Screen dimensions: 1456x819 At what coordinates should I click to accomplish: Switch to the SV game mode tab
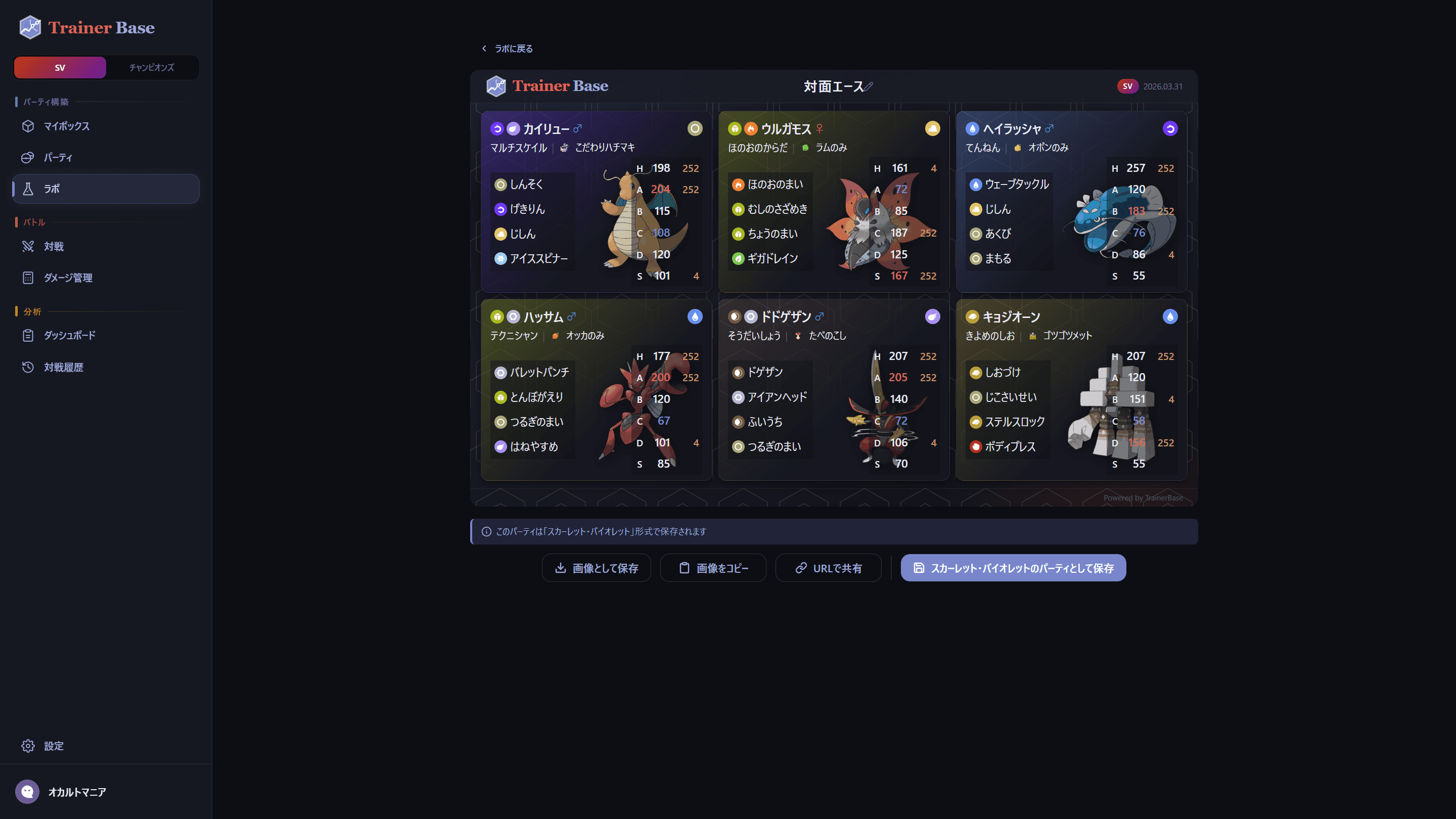point(60,67)
